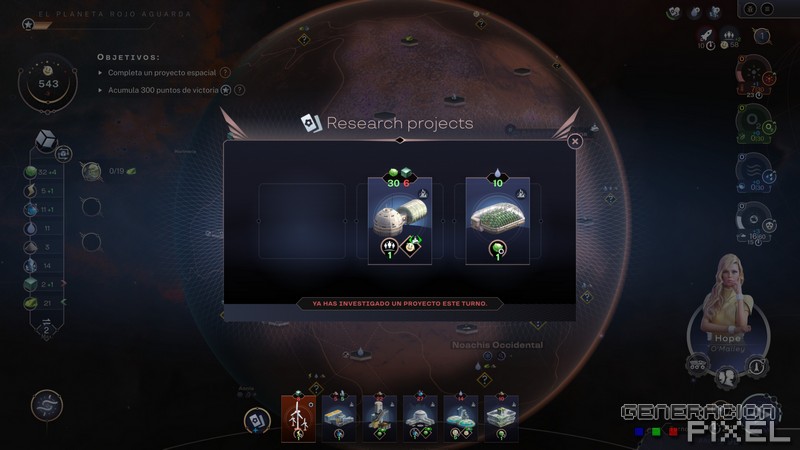Select the GeneracionPixel watermark logo

pyautogui.click(x=698, y=420)
